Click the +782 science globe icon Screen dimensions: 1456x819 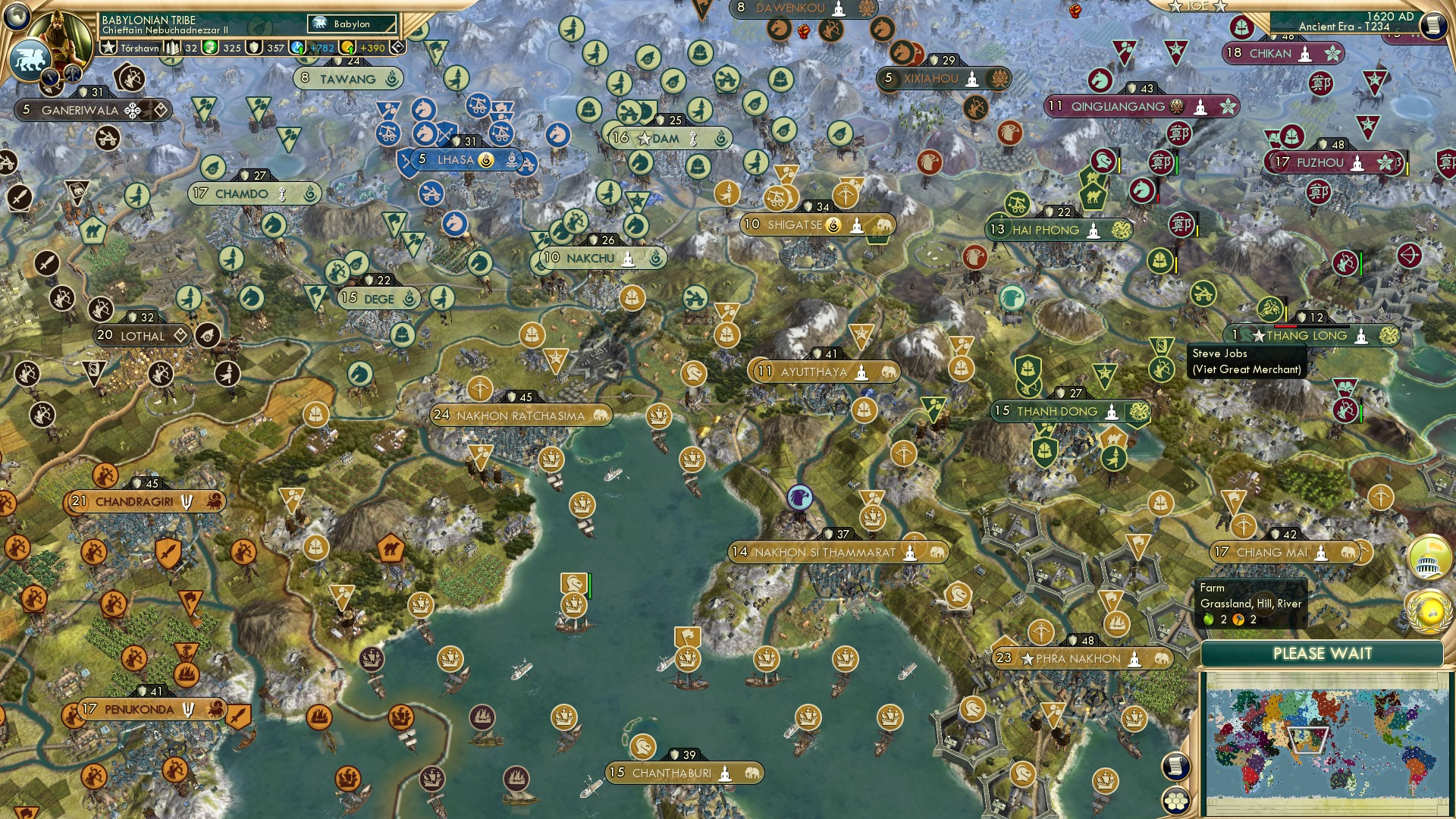pos(296,47)
